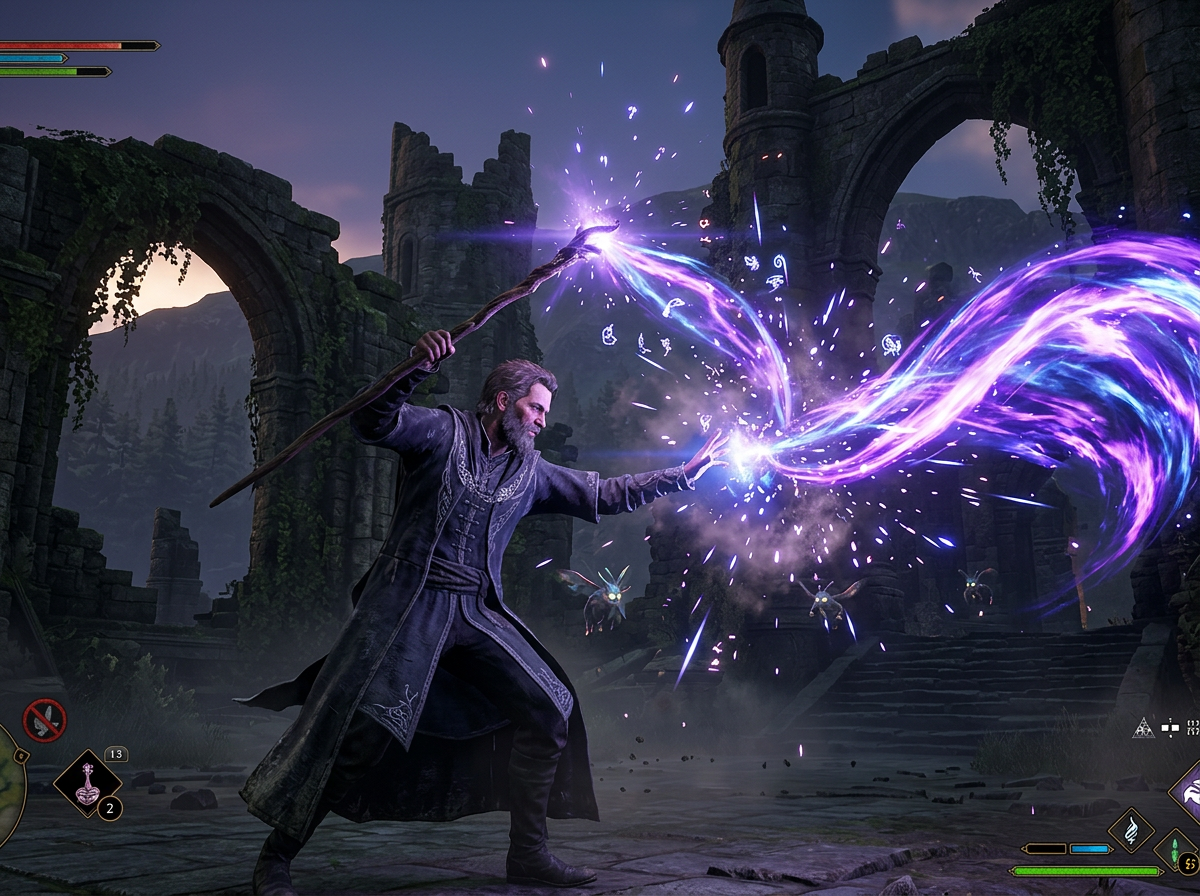This screenshot has width=1200, height=896.
Task: Select the pink potion item slot
Action: [87, 783]
